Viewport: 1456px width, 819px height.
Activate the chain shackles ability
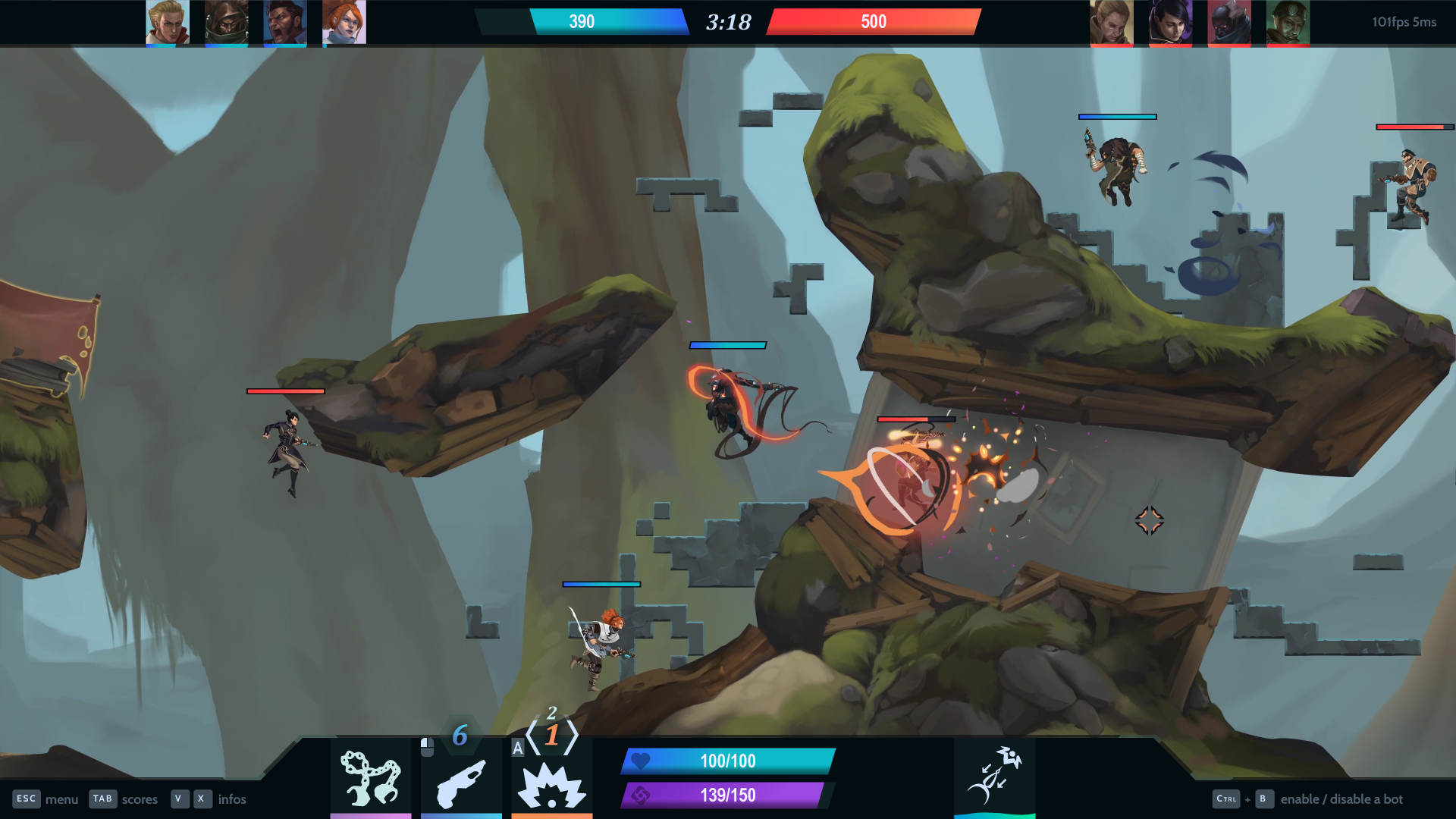(370, 778)
